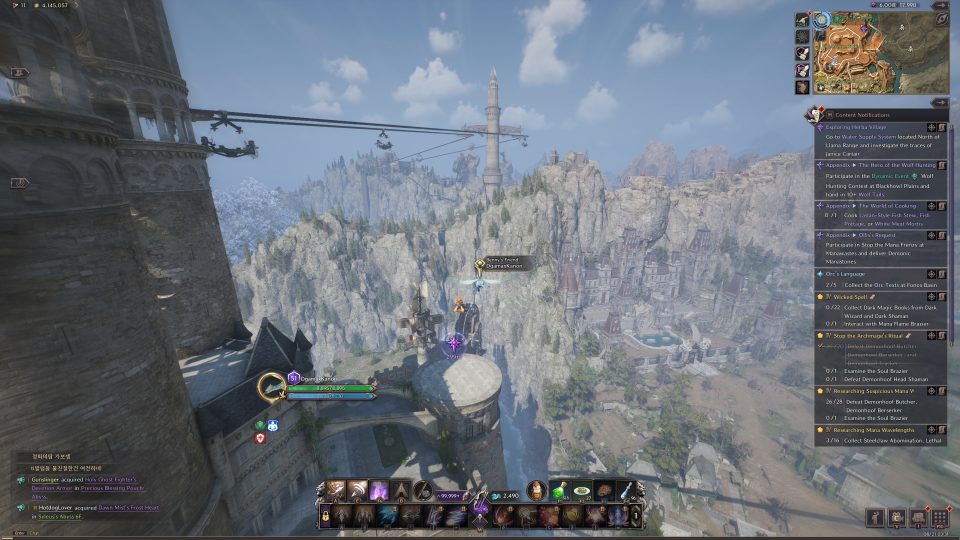960x540 pixels.
Task: Open the grid menu button
Action: click(938, 517)
